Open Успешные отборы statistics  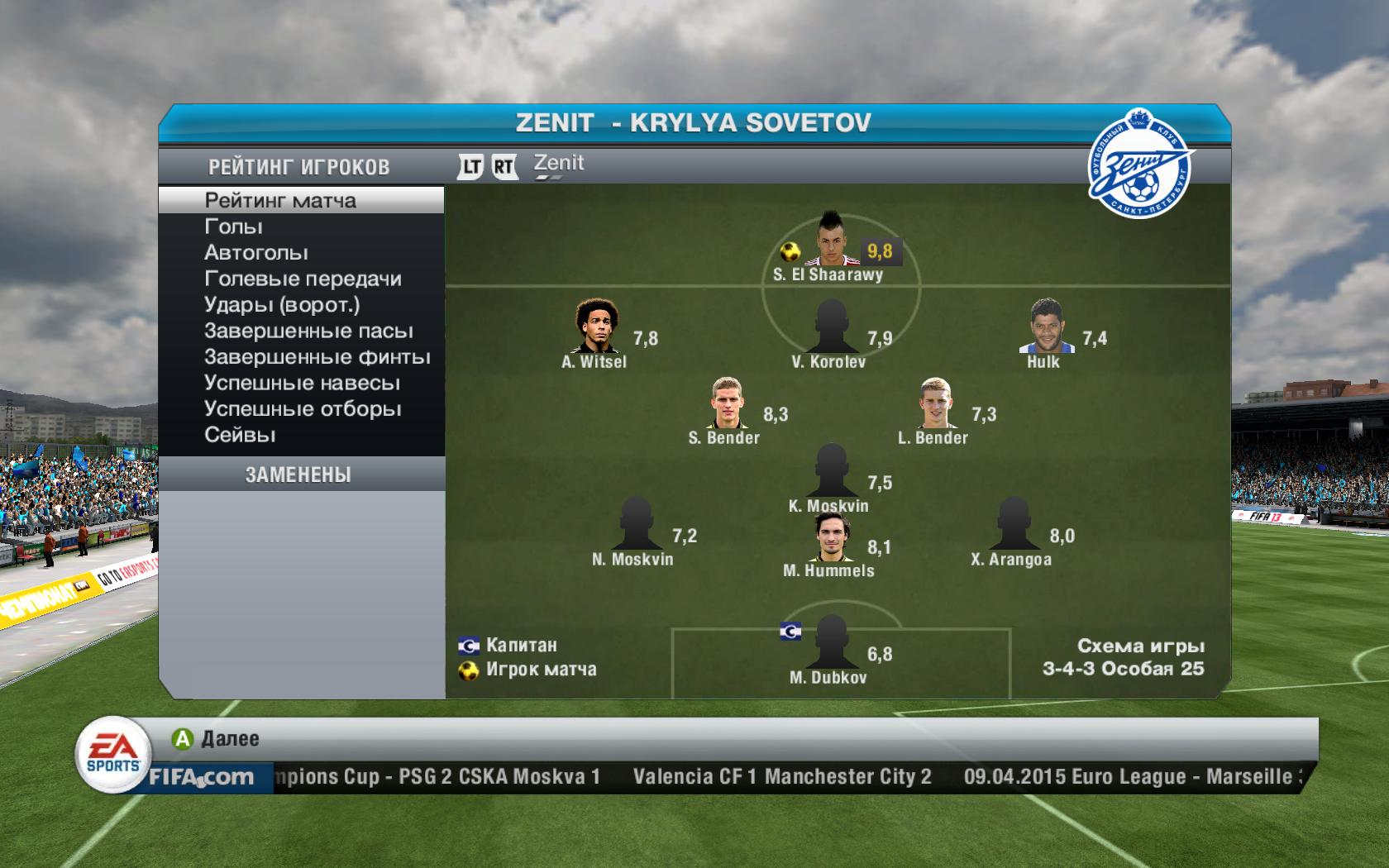pos(303,409)
